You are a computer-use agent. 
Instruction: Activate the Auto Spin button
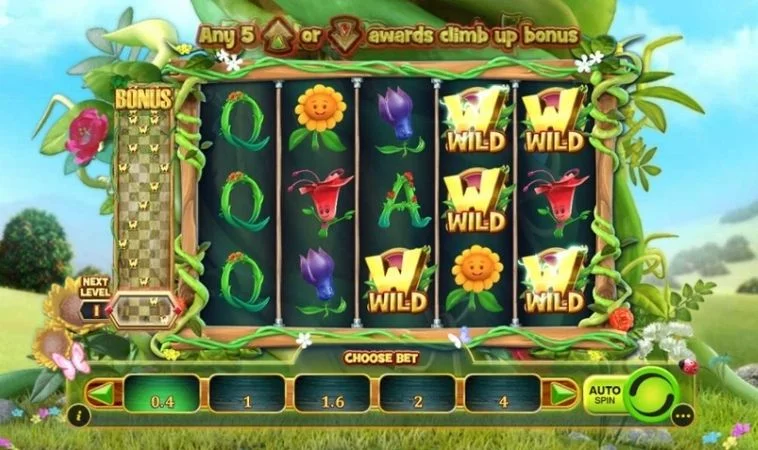pos(604,395)
